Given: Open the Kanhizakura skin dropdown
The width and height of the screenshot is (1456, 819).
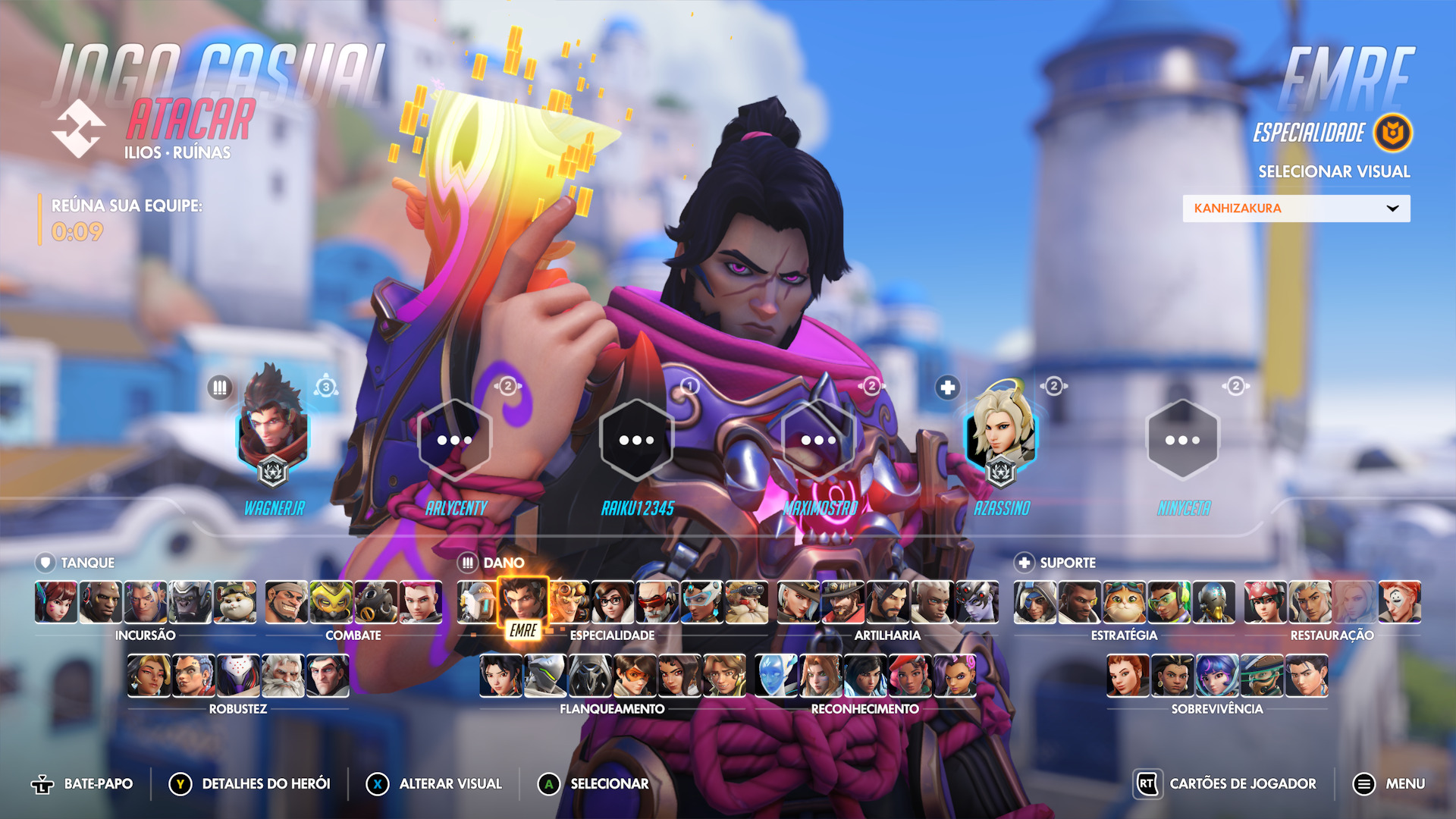Looking at the screenshot, I should [x=1296, y=209].
